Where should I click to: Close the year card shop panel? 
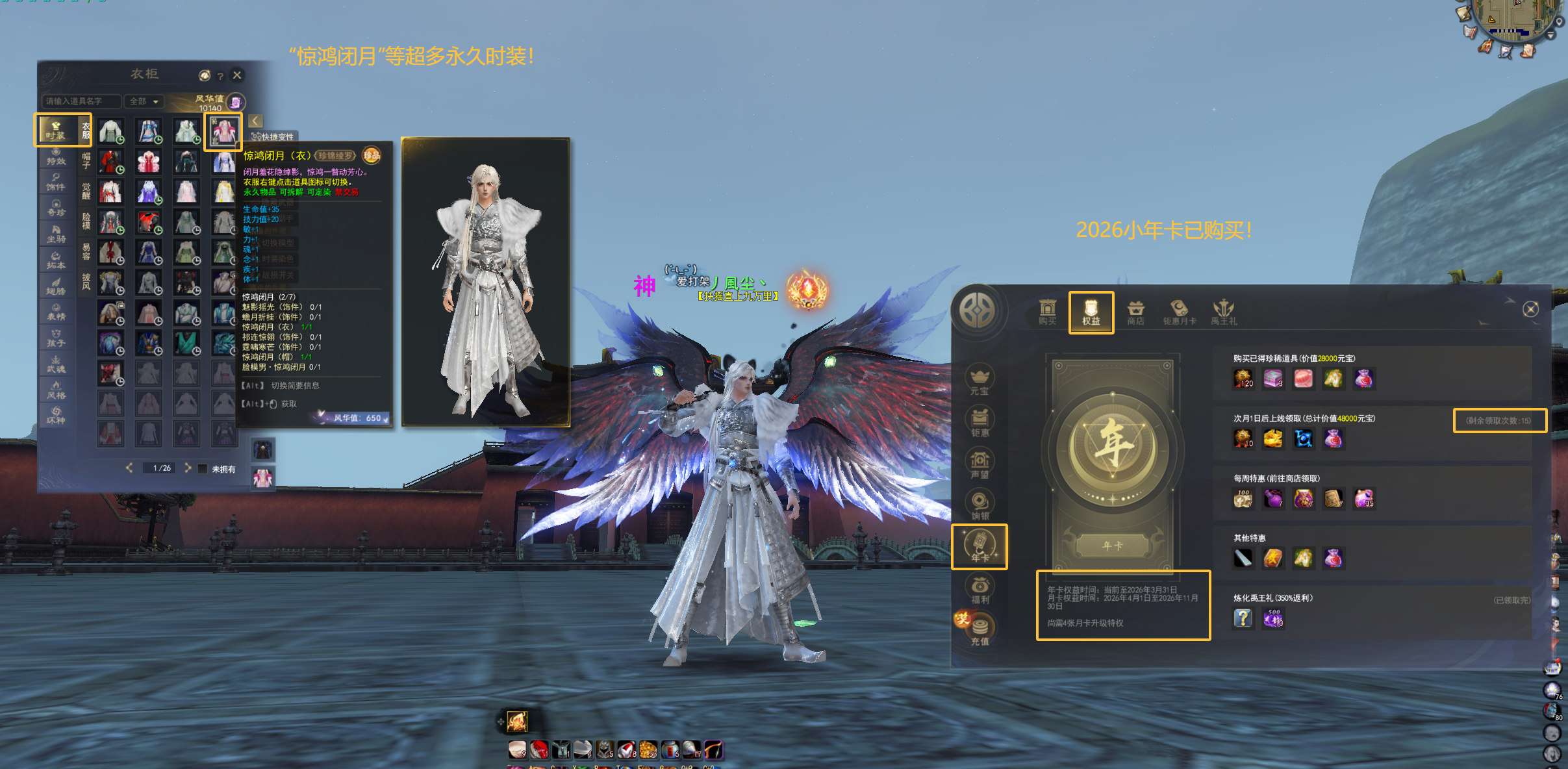tap(1530, 309)
